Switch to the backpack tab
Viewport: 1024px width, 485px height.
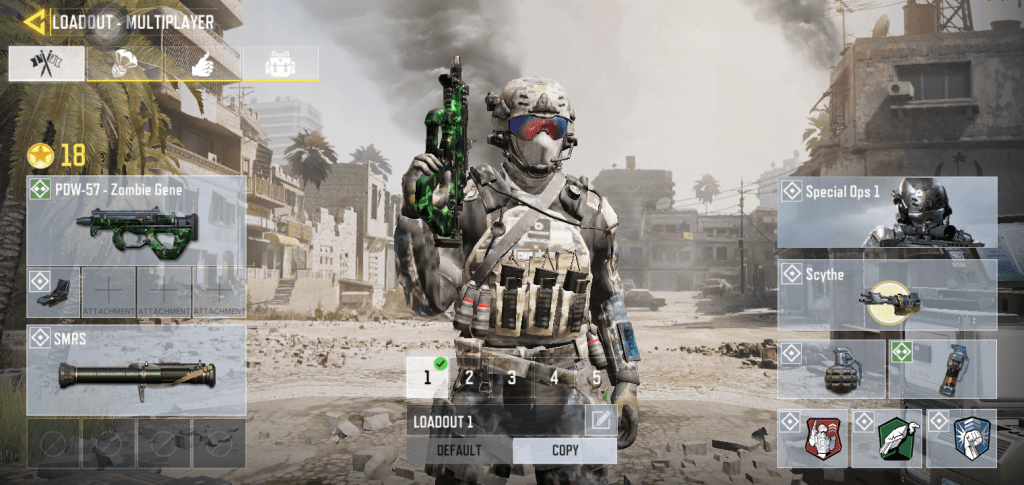pyautogui.click(x=279, y=63)
